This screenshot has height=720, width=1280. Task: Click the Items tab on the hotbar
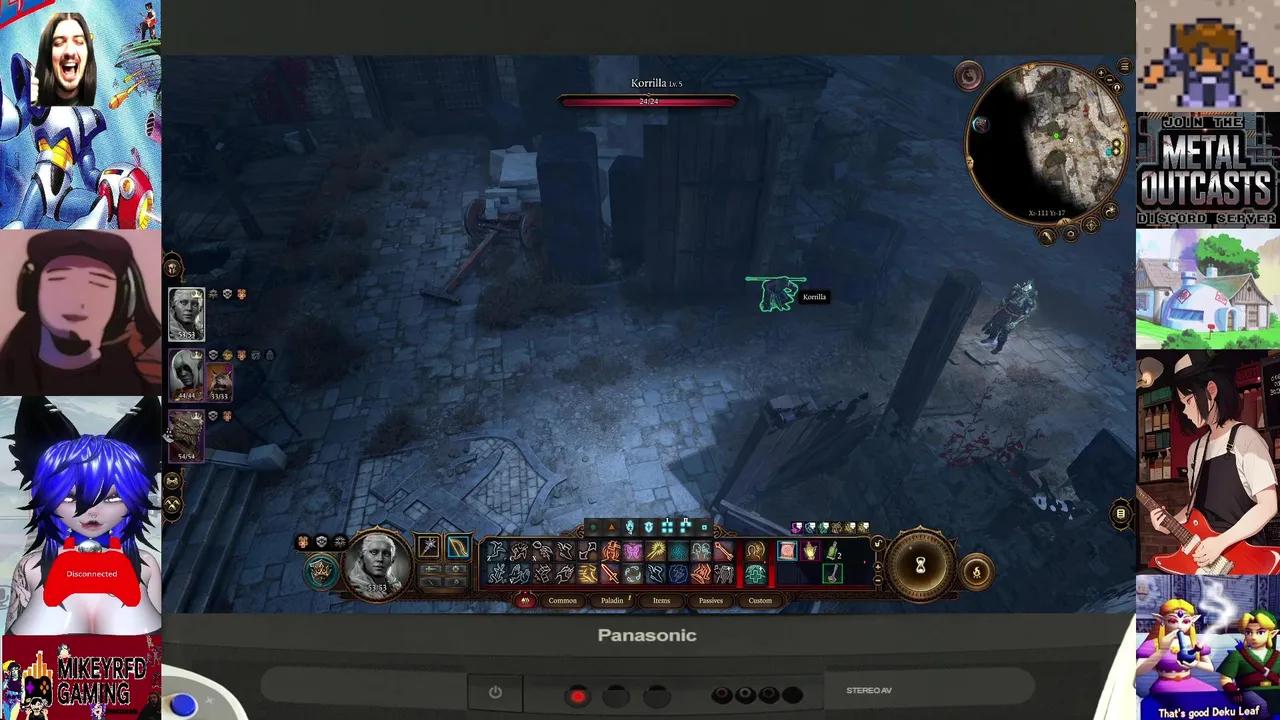click(x=660, y=600)
